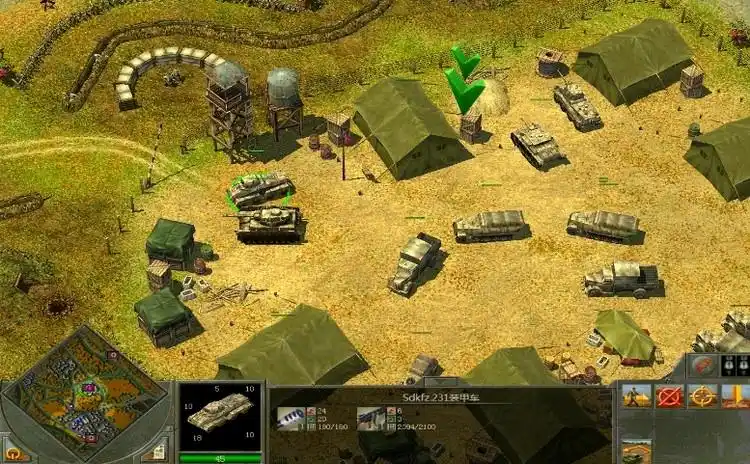
Task: Activate the soldier move command
Action: 637,396
